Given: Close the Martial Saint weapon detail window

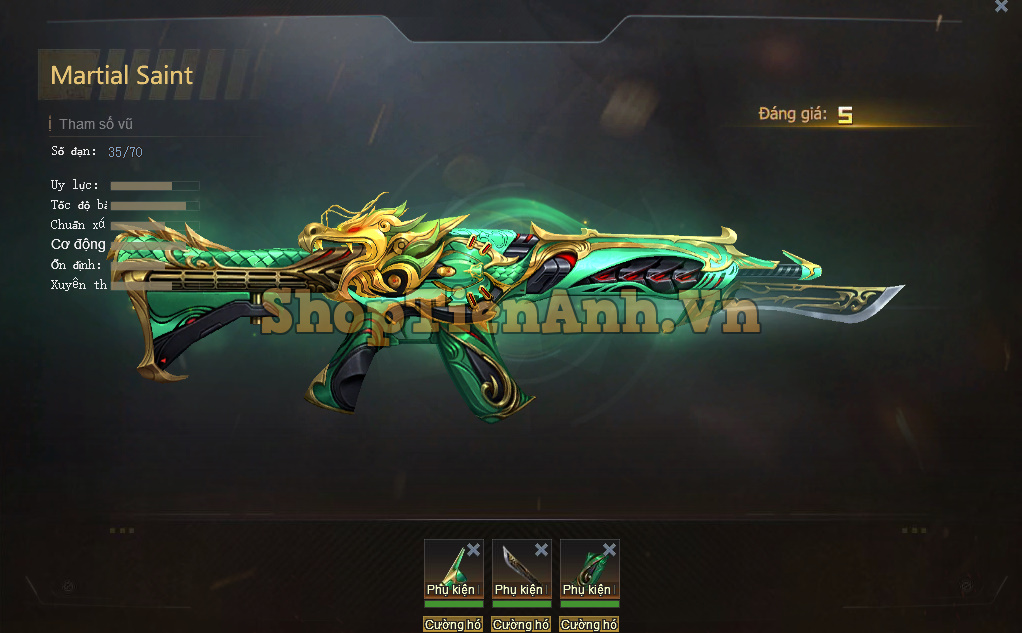Looking at the screenshot, I should [1001, 7].
